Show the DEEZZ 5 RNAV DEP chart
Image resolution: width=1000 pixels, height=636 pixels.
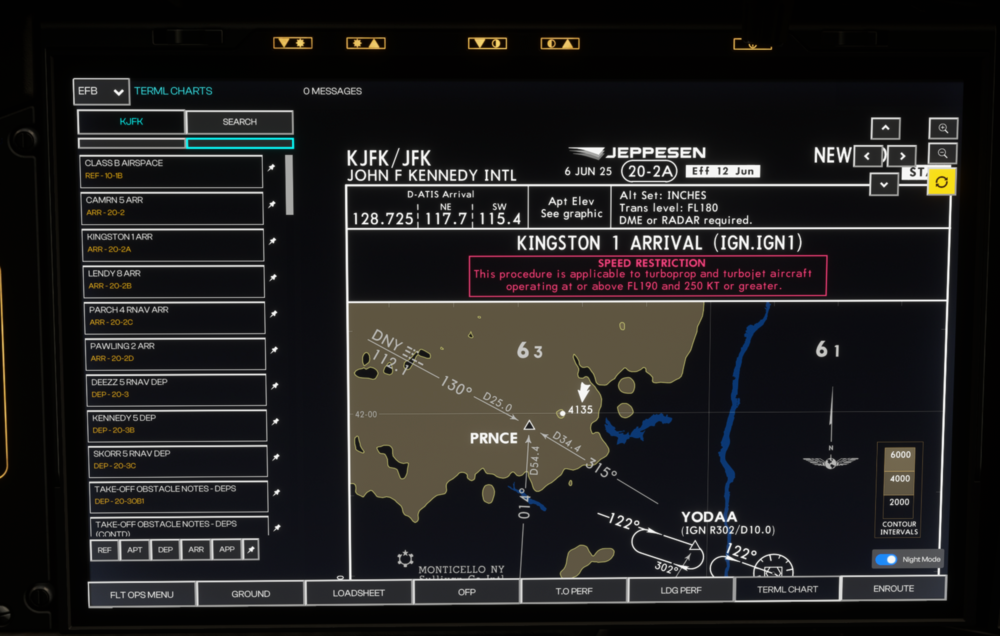[x=171, y=388]
